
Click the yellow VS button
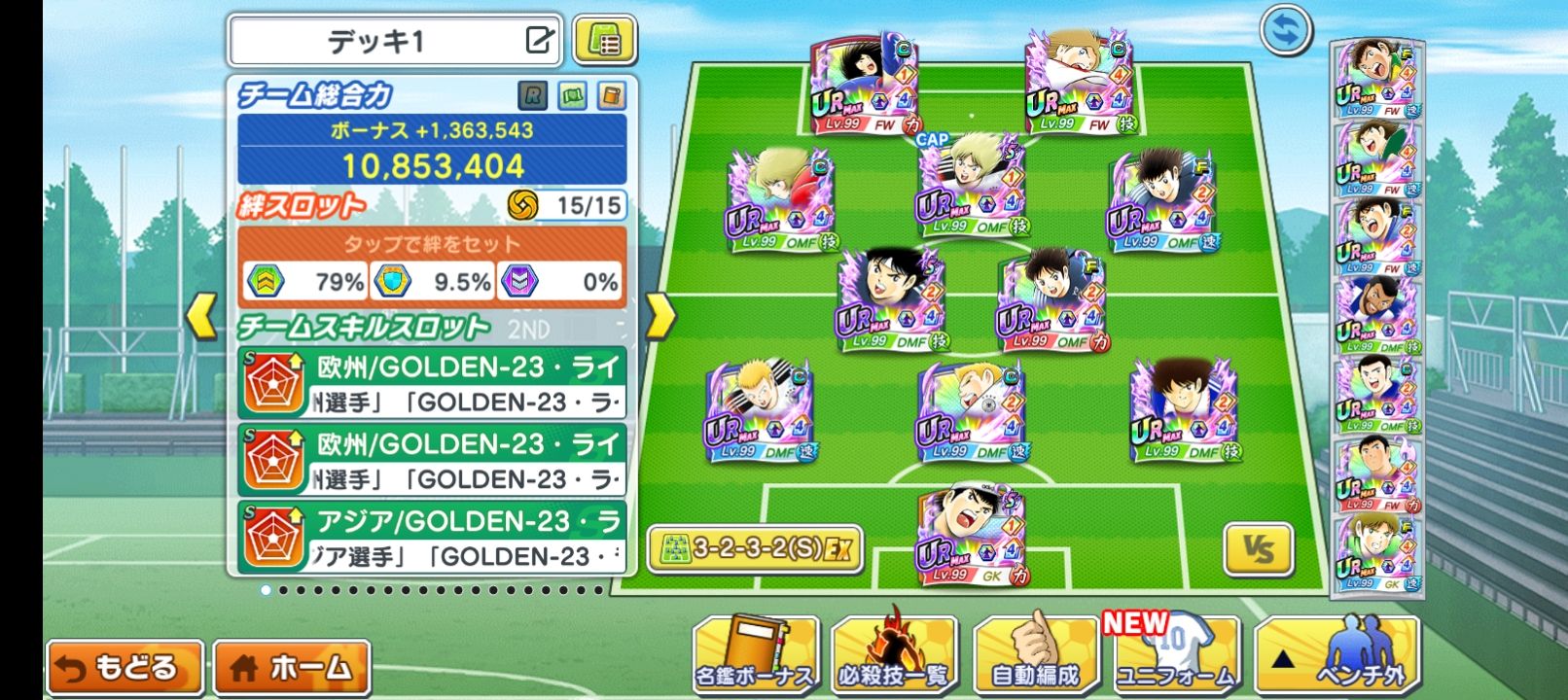pyautogui.click(x=1258, y=550)
